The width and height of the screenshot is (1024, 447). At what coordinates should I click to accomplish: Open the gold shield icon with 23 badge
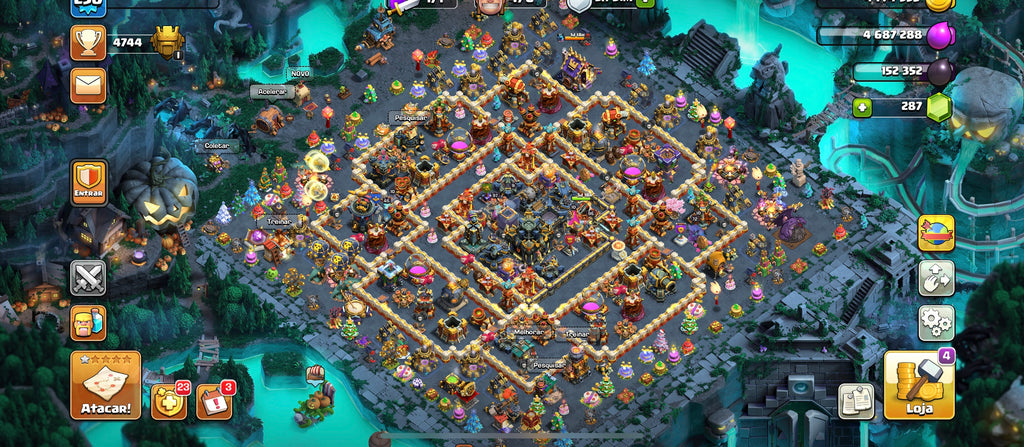168,401
